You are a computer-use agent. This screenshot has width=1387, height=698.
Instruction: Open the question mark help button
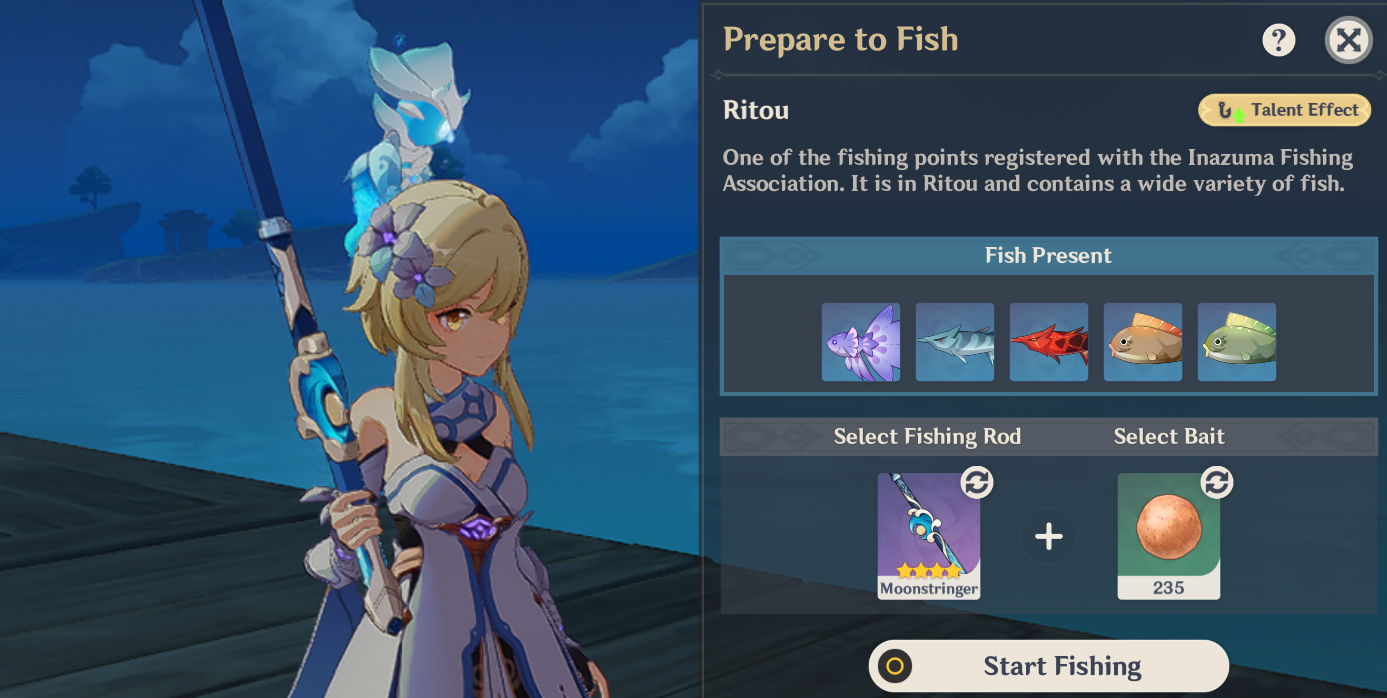click(1278, 40)
